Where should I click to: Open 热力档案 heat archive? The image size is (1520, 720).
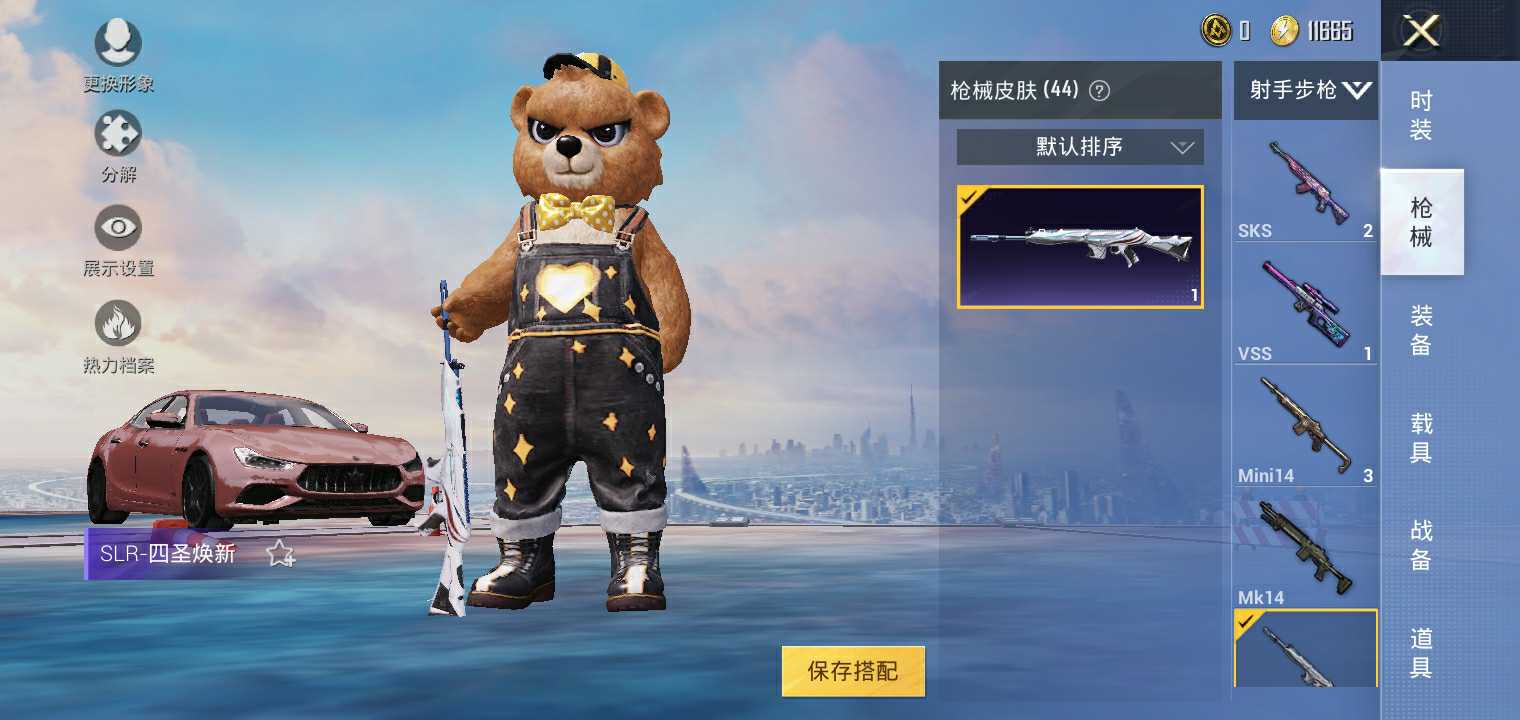118,325
